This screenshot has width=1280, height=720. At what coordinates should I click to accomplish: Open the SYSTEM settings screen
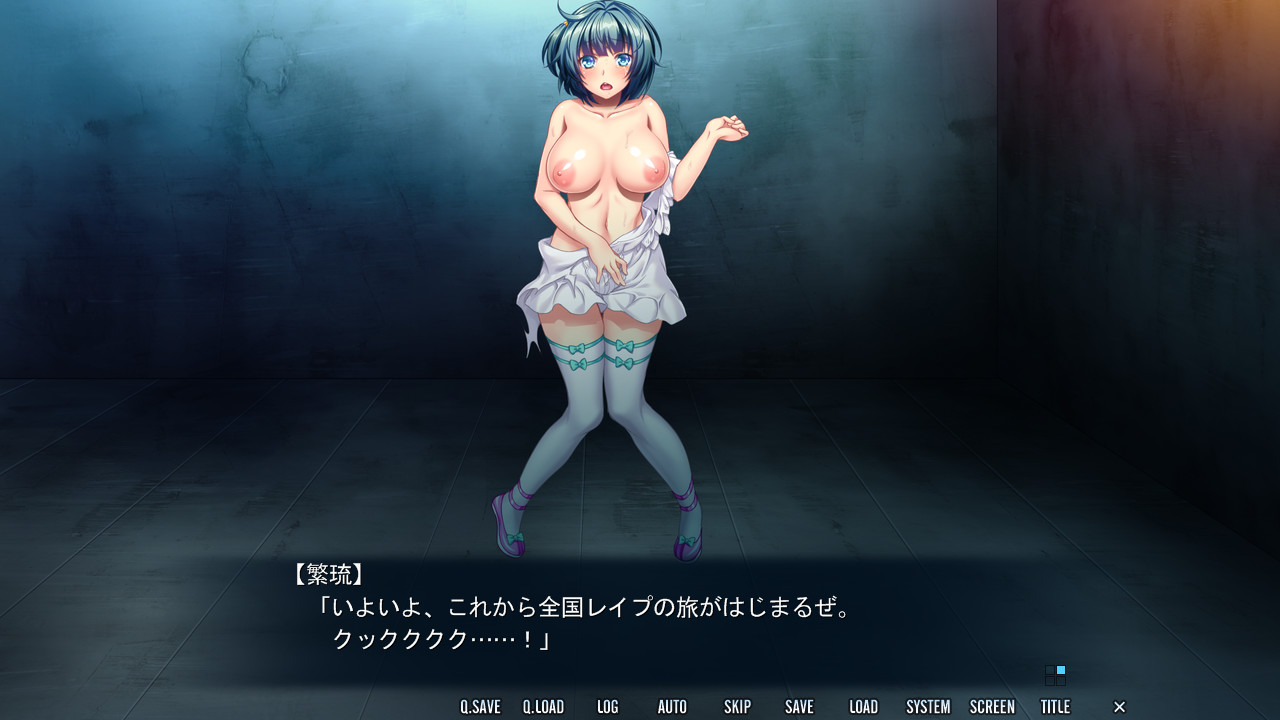click(927, 706)
